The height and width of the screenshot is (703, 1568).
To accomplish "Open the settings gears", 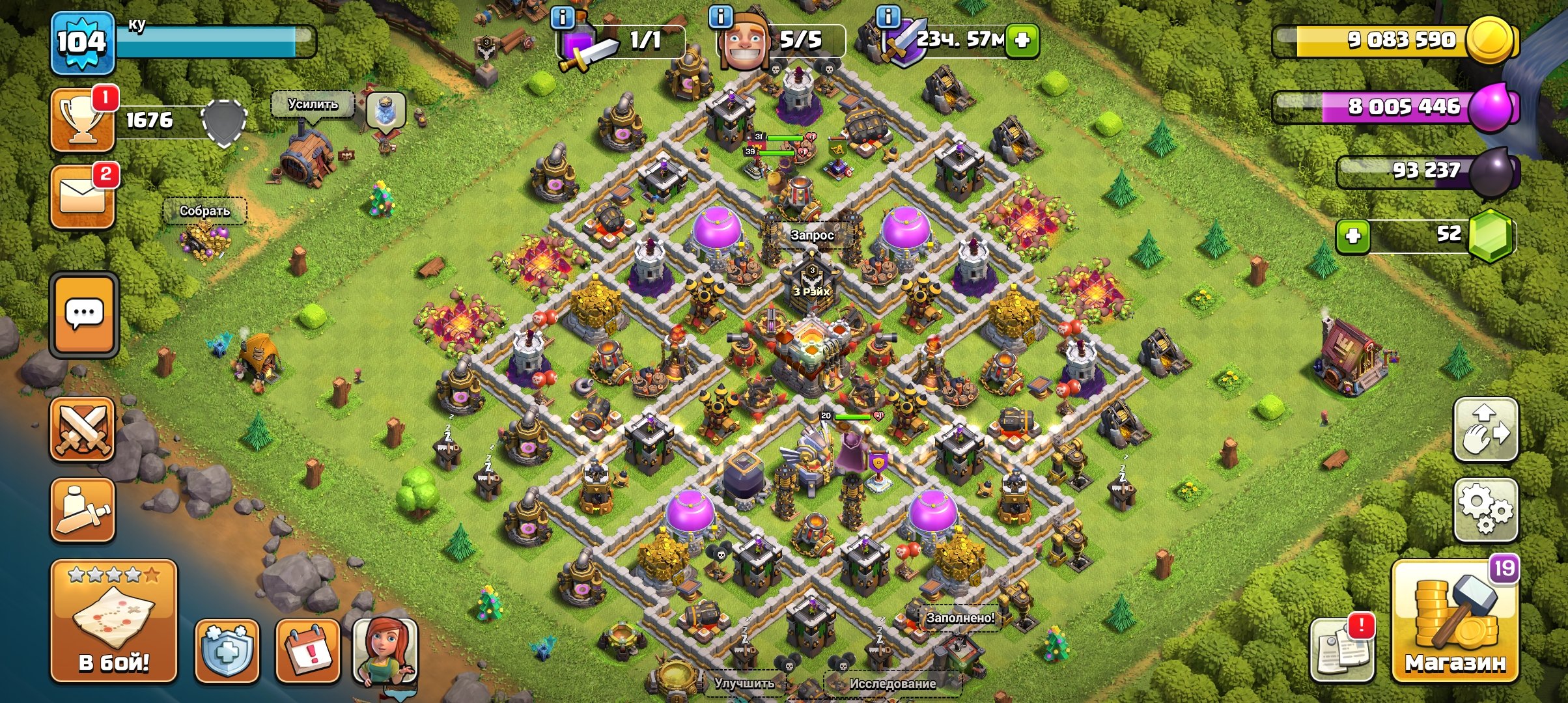I will 1486,510.
